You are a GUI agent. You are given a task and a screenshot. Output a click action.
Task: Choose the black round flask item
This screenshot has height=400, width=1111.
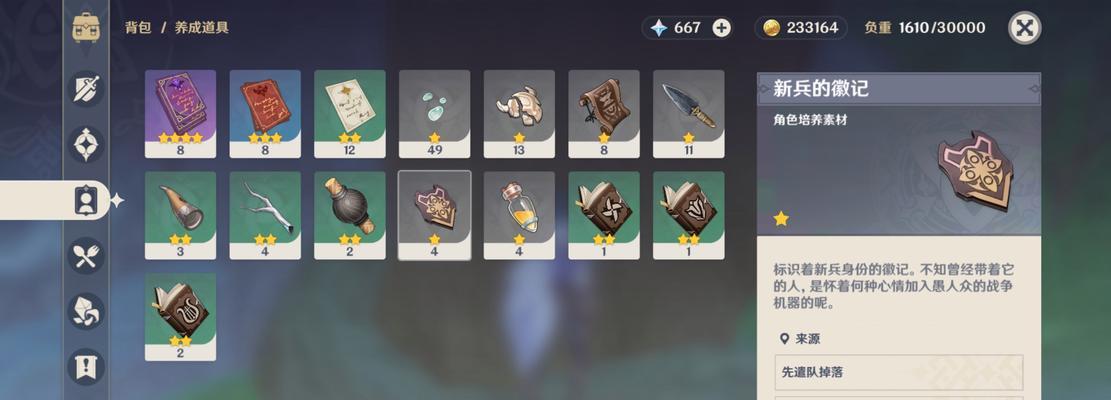click(350, 210)
